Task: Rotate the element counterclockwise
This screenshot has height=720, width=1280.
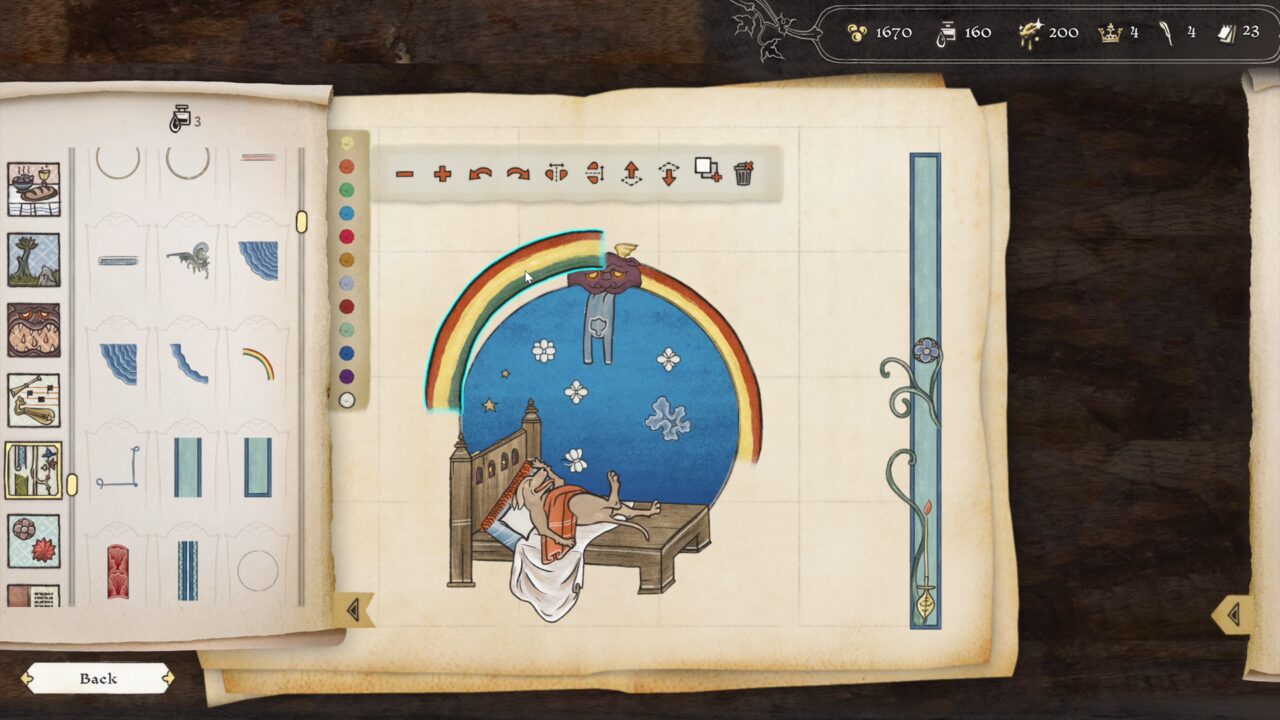Action: [x=482, y=172]
